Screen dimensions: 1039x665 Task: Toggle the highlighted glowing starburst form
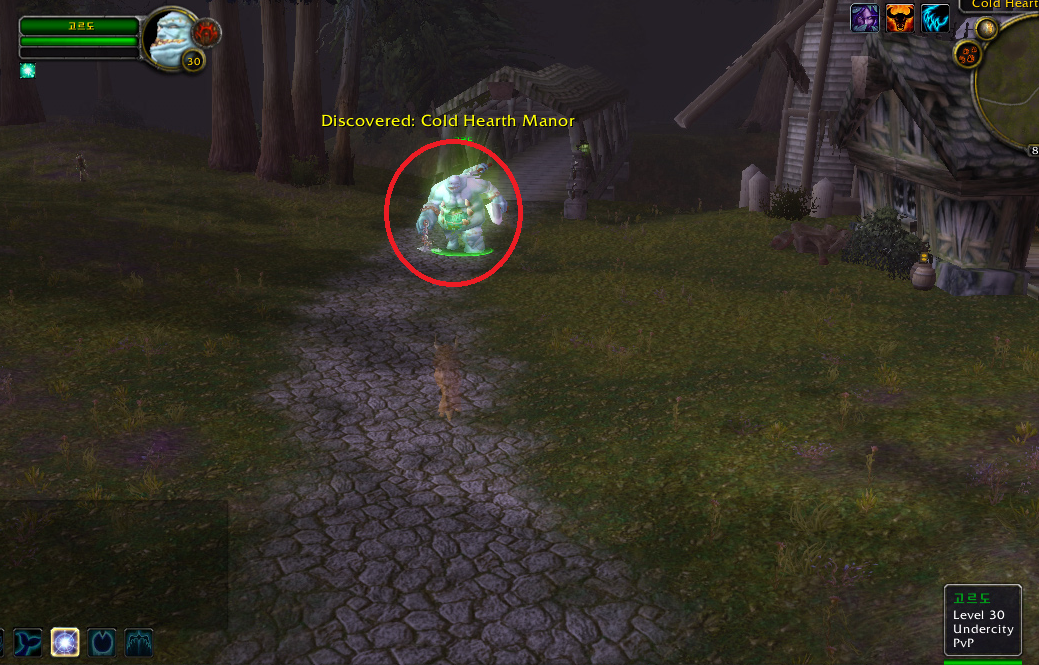pyautogui.click(x=66, y=641)
